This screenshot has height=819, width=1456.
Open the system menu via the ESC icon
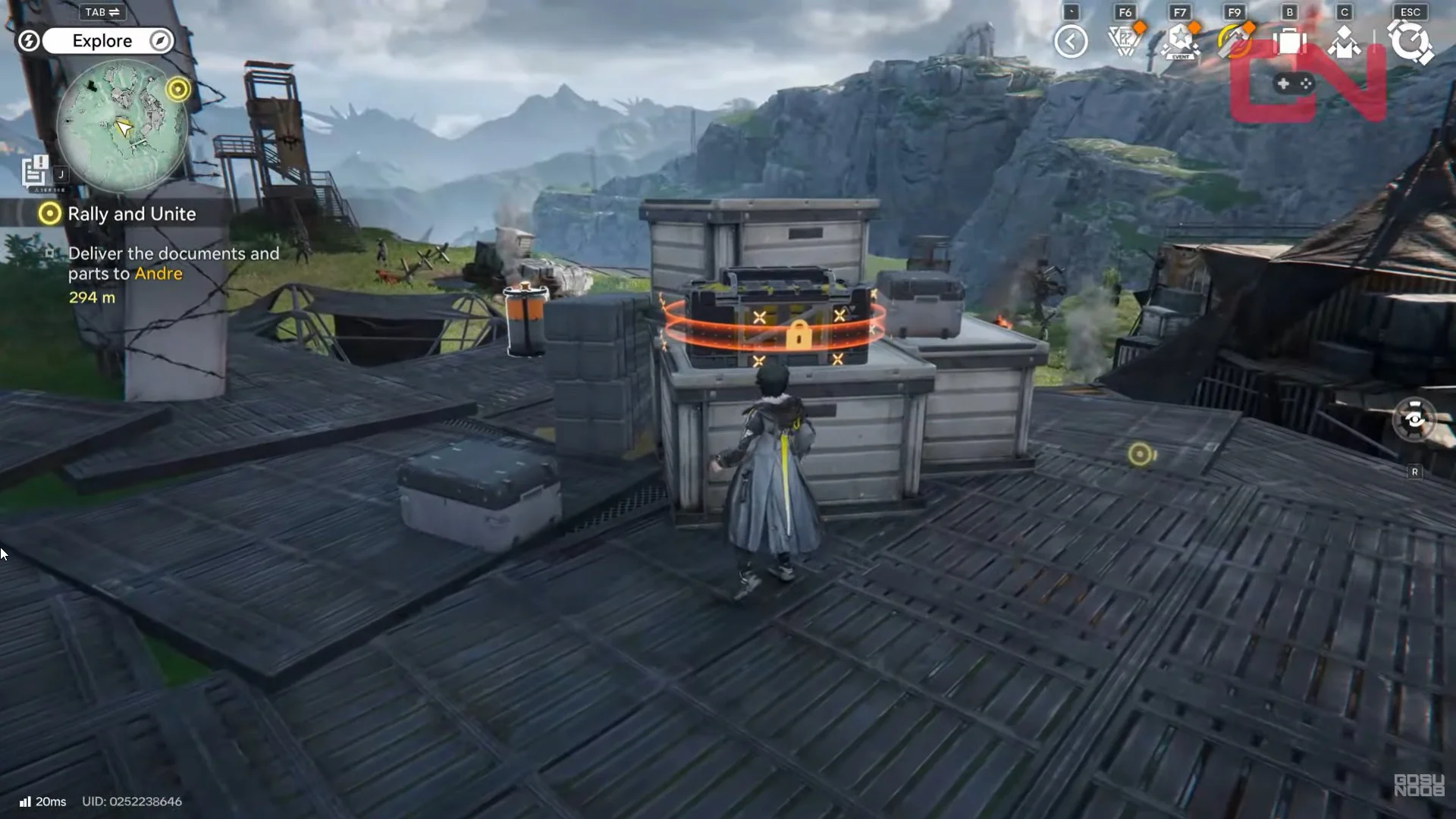coord(1408,43)
